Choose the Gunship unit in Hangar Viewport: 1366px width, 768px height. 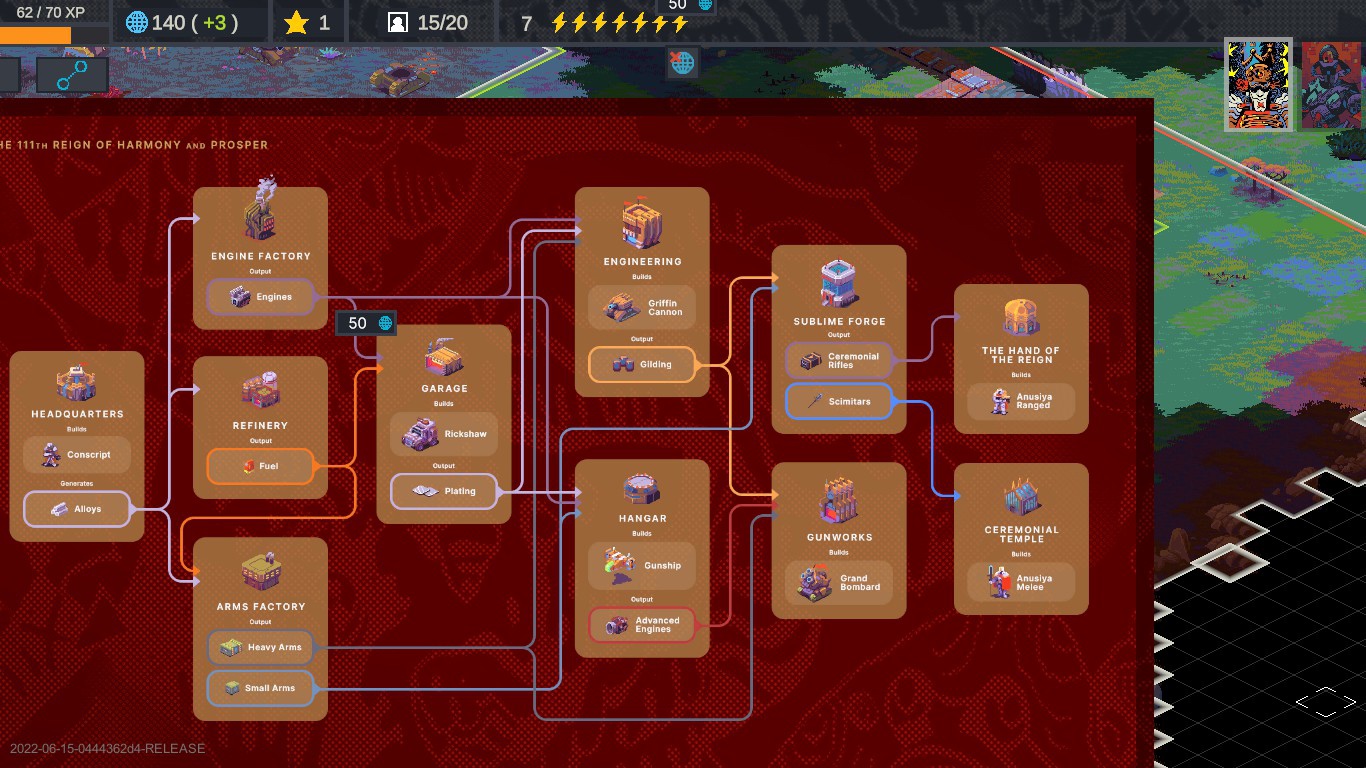[642, 566]
